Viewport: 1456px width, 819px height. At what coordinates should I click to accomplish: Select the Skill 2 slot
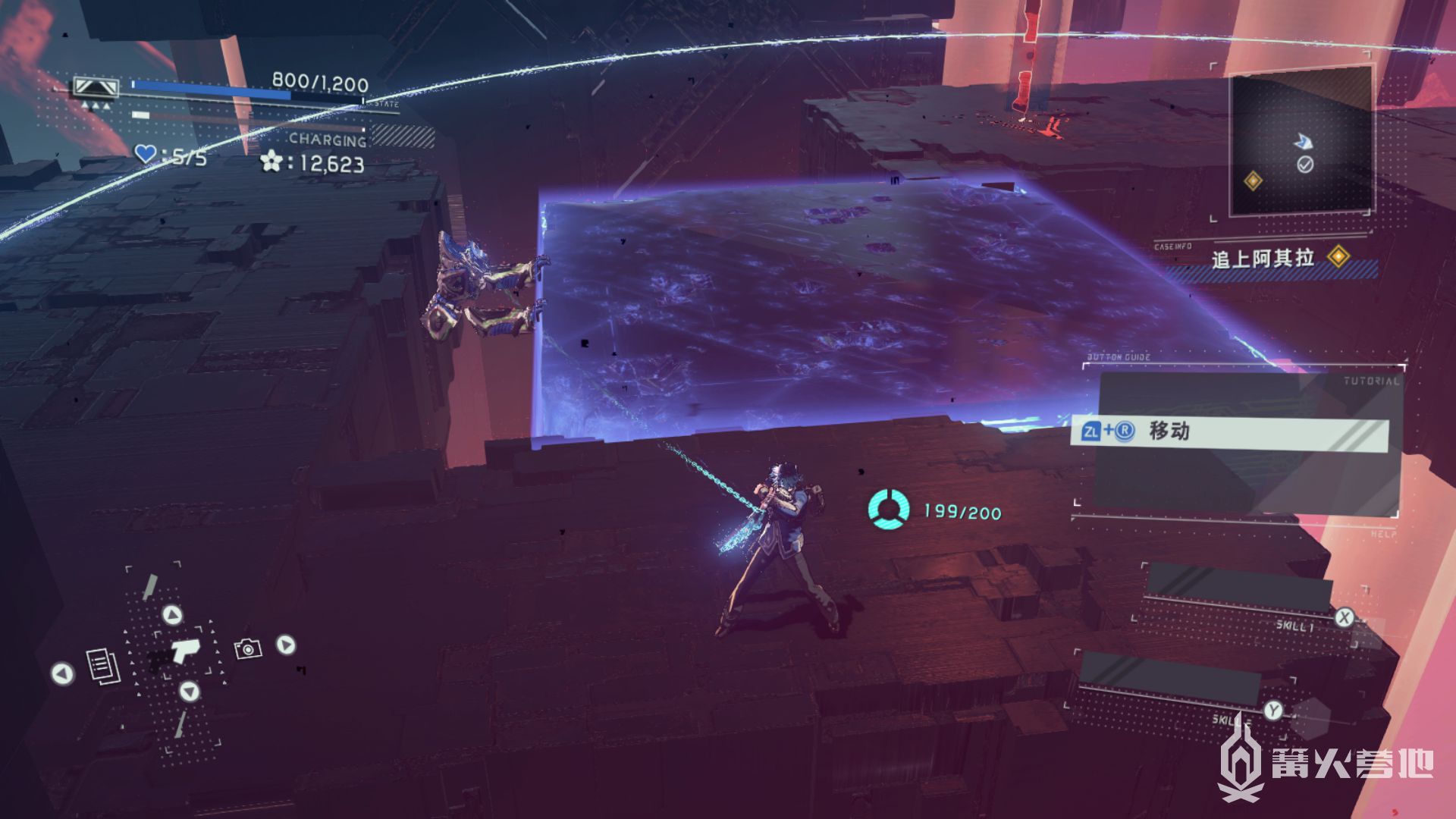point(1169,677)
